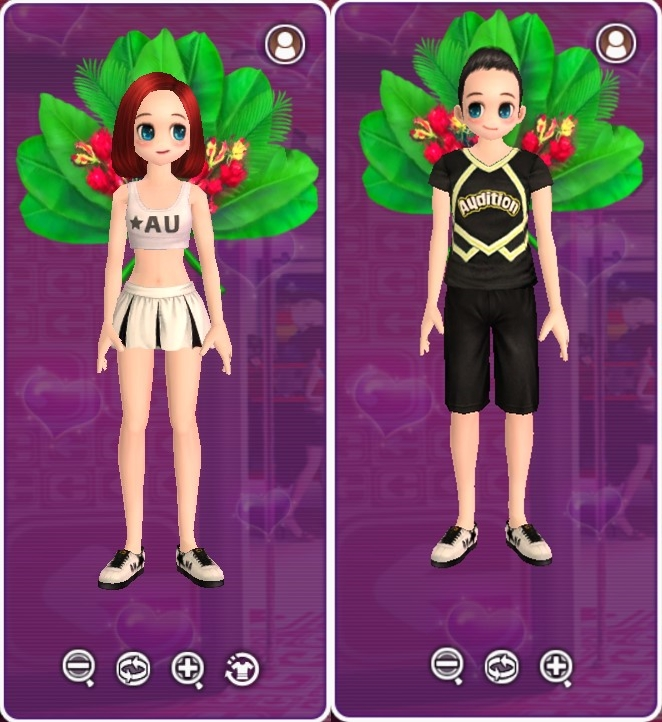Open the profile icon above the male character
662x722 pixels.
[616, 43]
